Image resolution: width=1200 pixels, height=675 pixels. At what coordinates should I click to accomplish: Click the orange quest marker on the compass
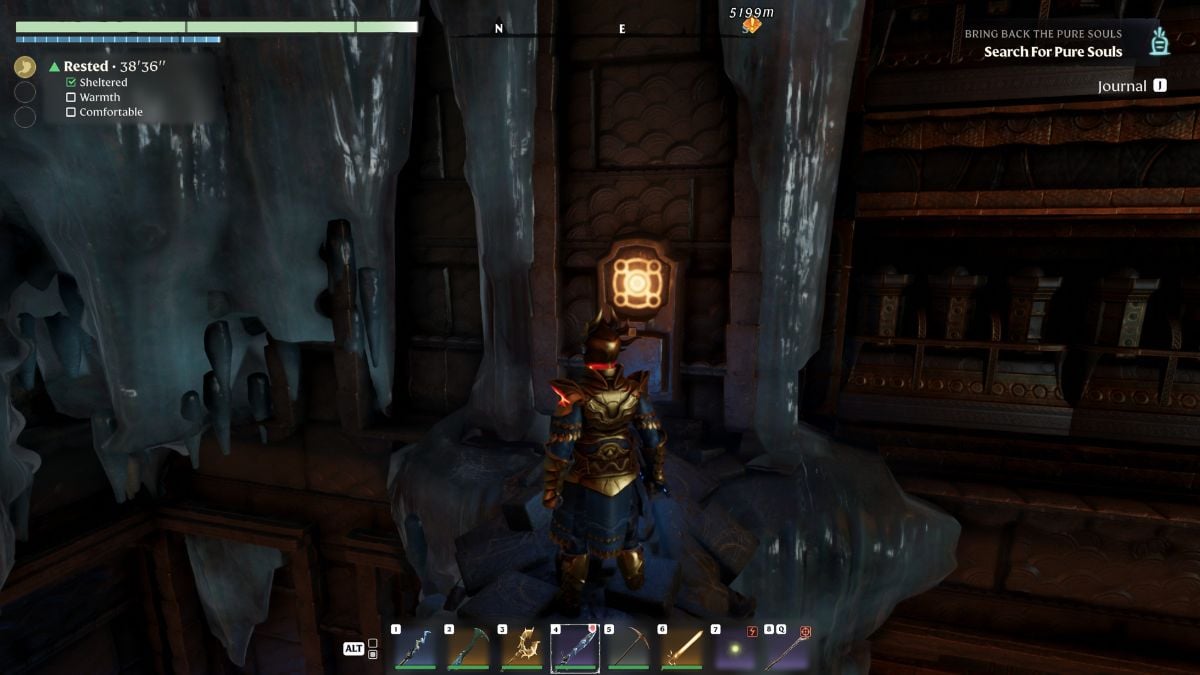click(751, 26)
